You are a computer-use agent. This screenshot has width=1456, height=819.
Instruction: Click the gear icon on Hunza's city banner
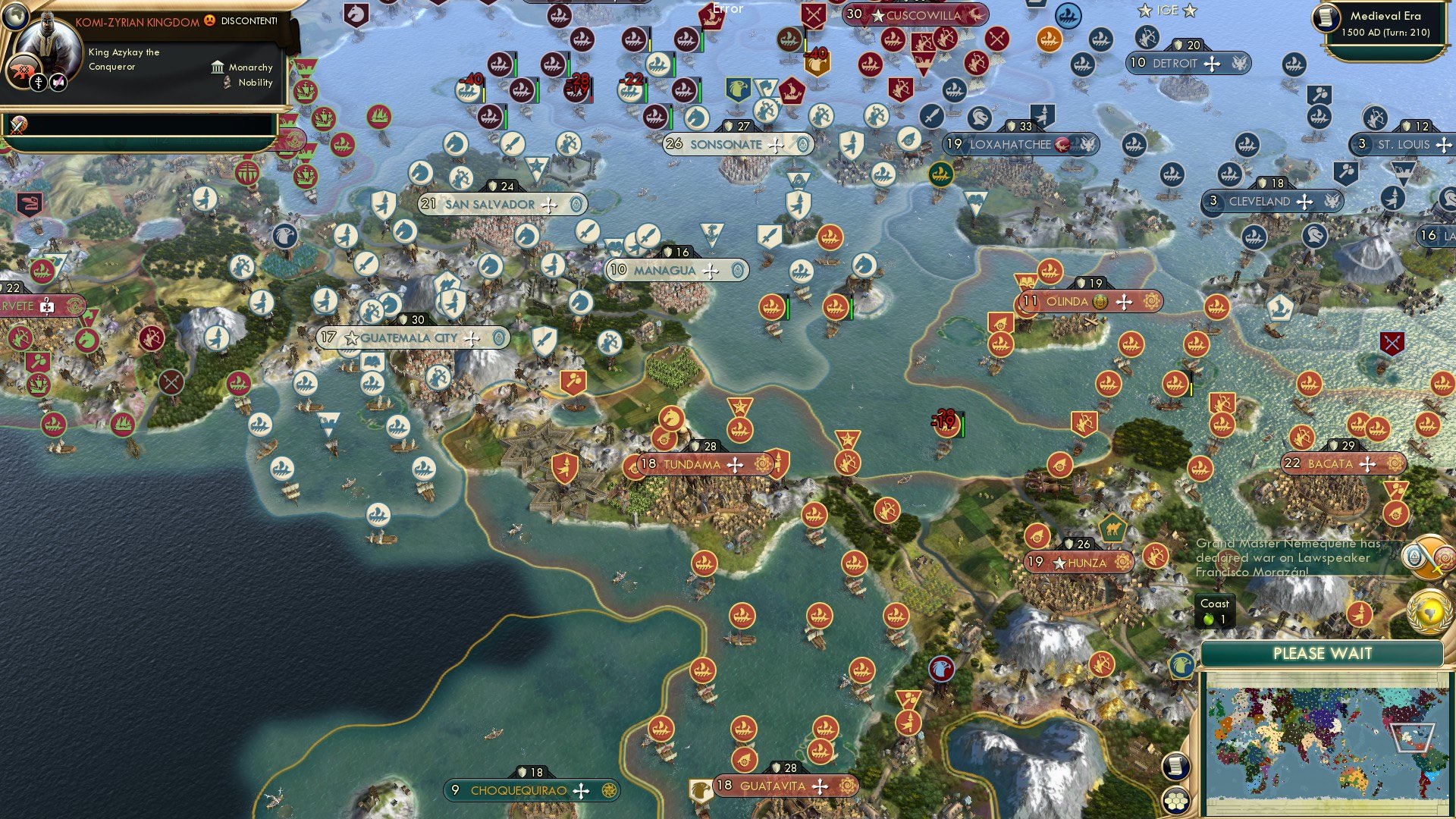click(1123, 561)
